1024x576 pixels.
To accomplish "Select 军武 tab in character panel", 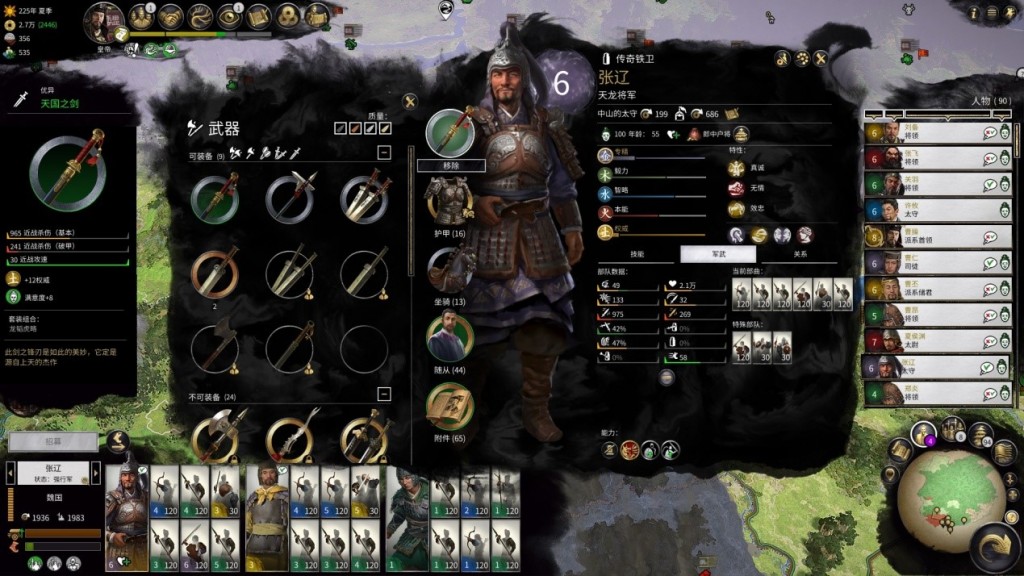I will tap(718, 254).
